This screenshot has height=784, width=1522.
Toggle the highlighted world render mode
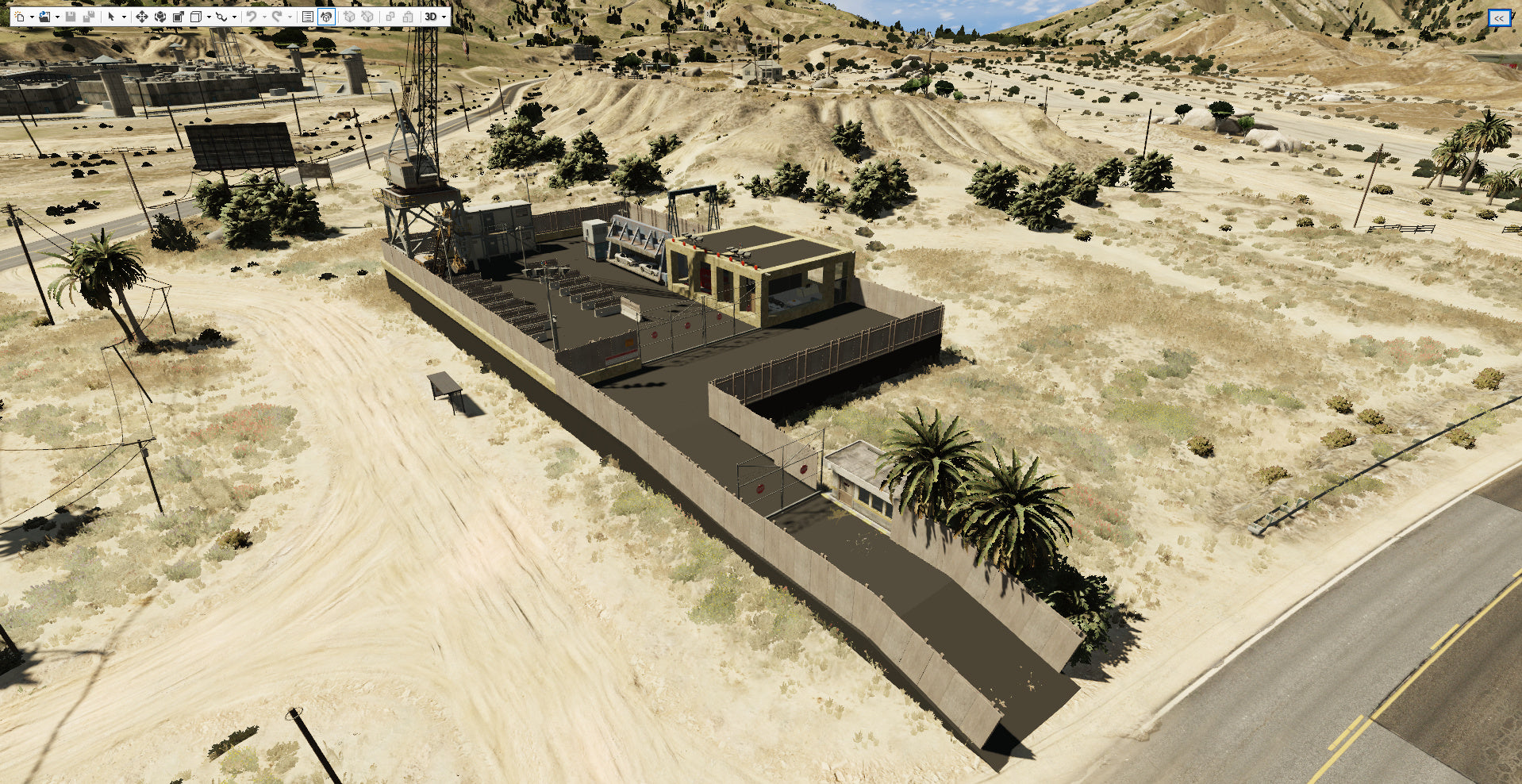pyautogui.click(x=326, y=16)
